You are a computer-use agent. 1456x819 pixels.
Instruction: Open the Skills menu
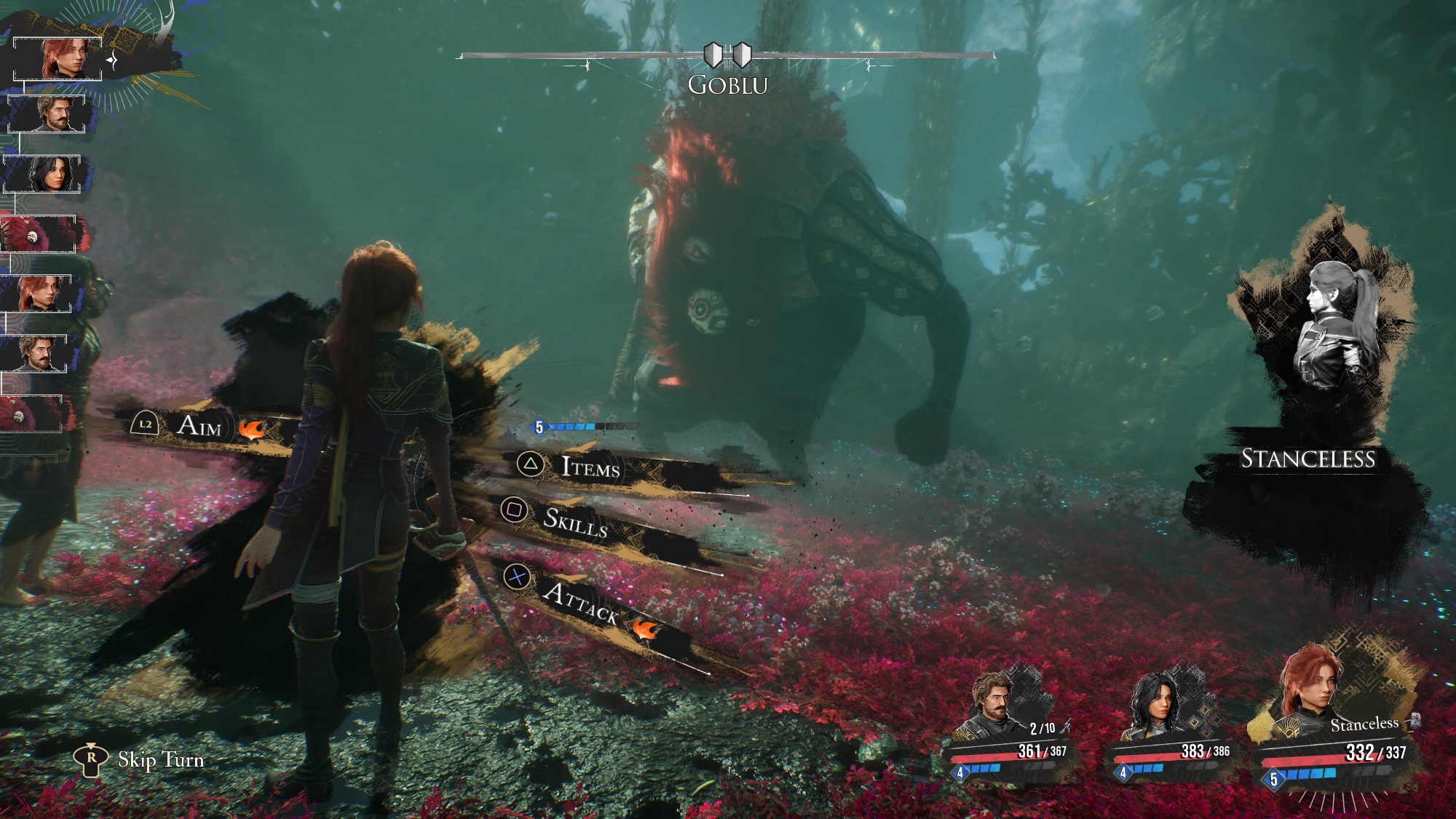(574, 521)
